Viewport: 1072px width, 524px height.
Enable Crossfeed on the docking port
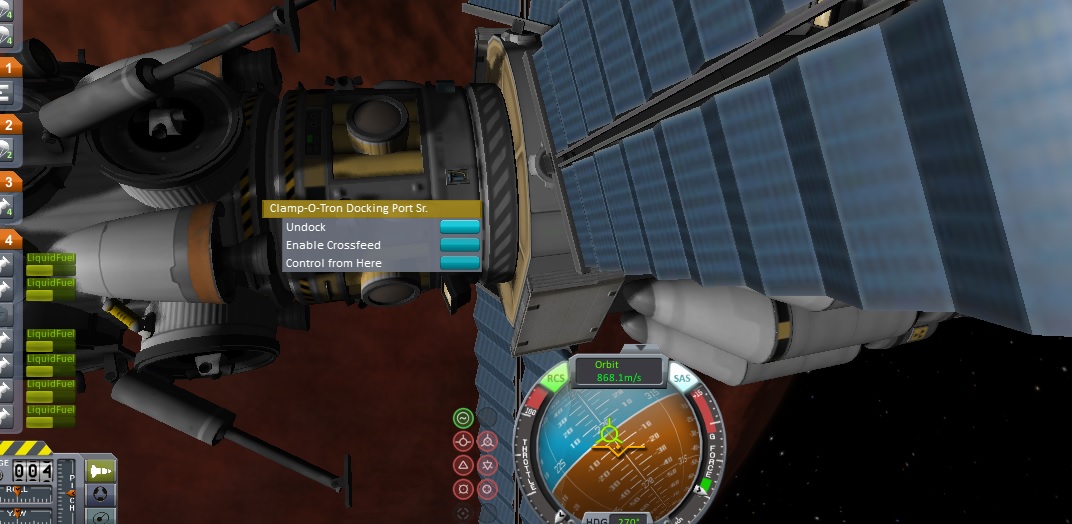click(x=459, y=245)
